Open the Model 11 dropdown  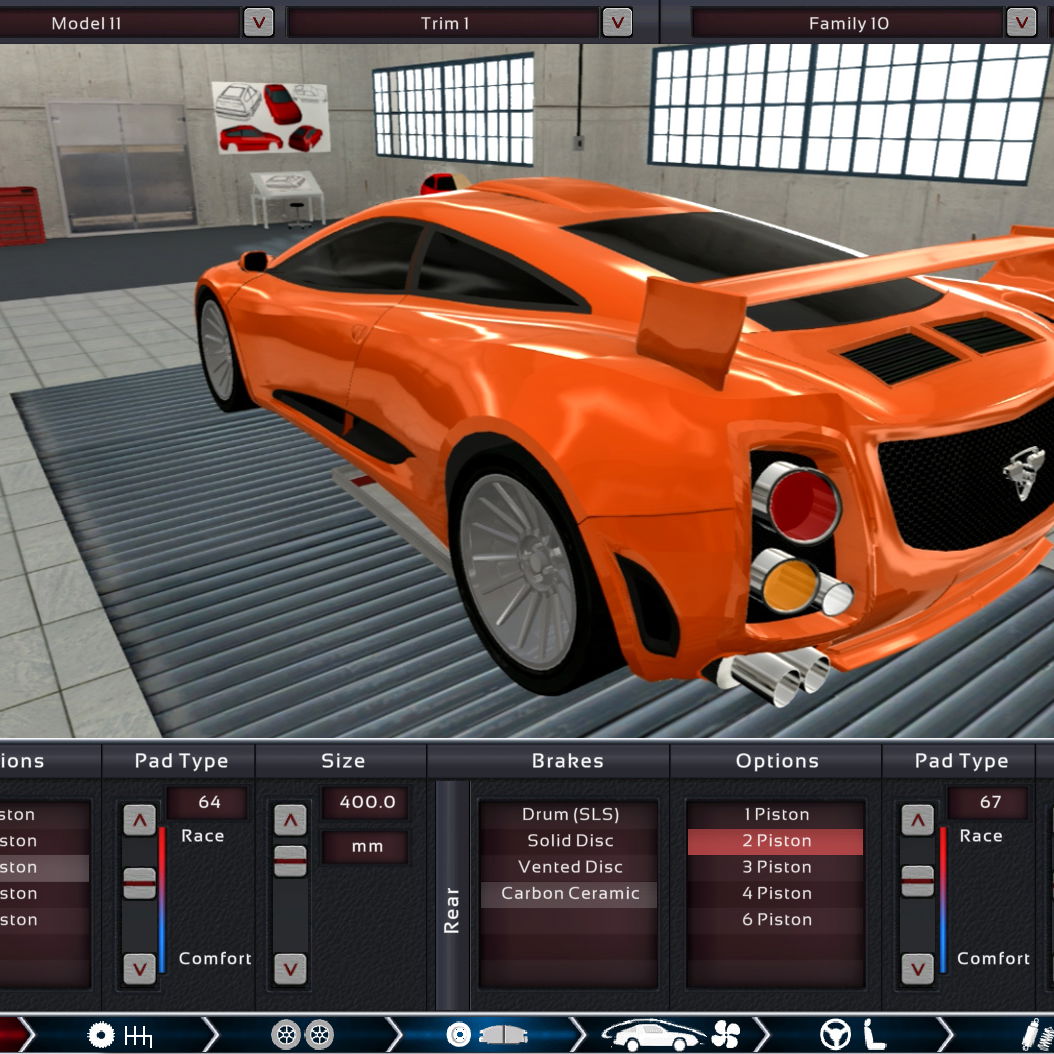[258, 22]
